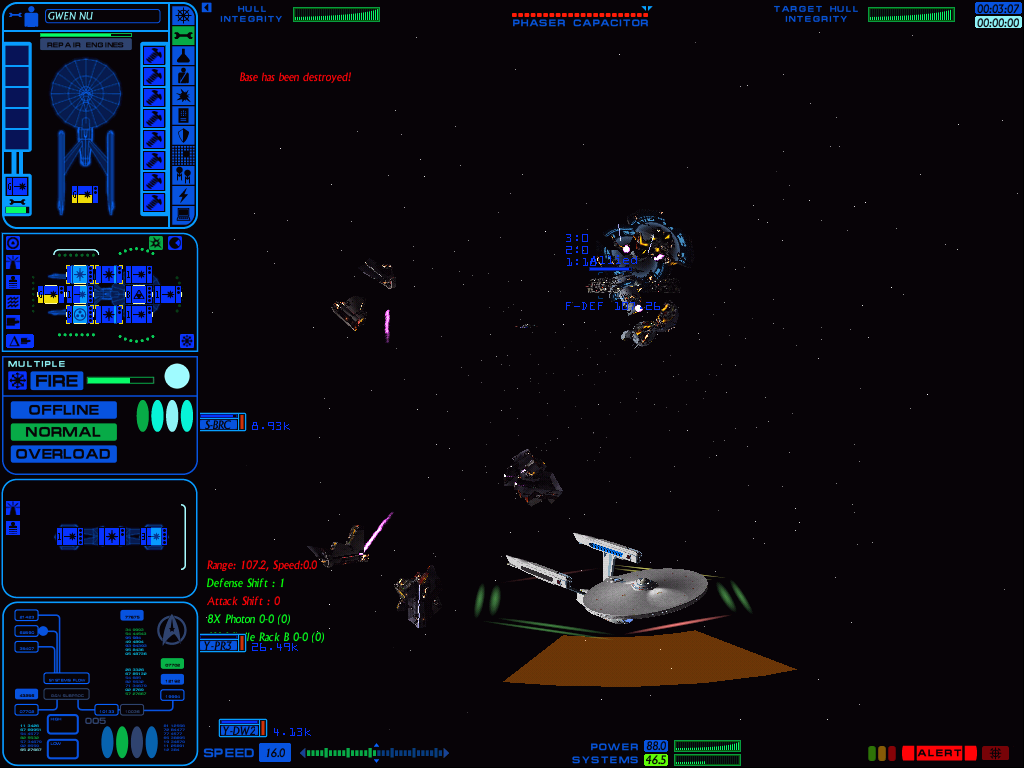Click the officer name field Gwen Nu

point(102,16)
